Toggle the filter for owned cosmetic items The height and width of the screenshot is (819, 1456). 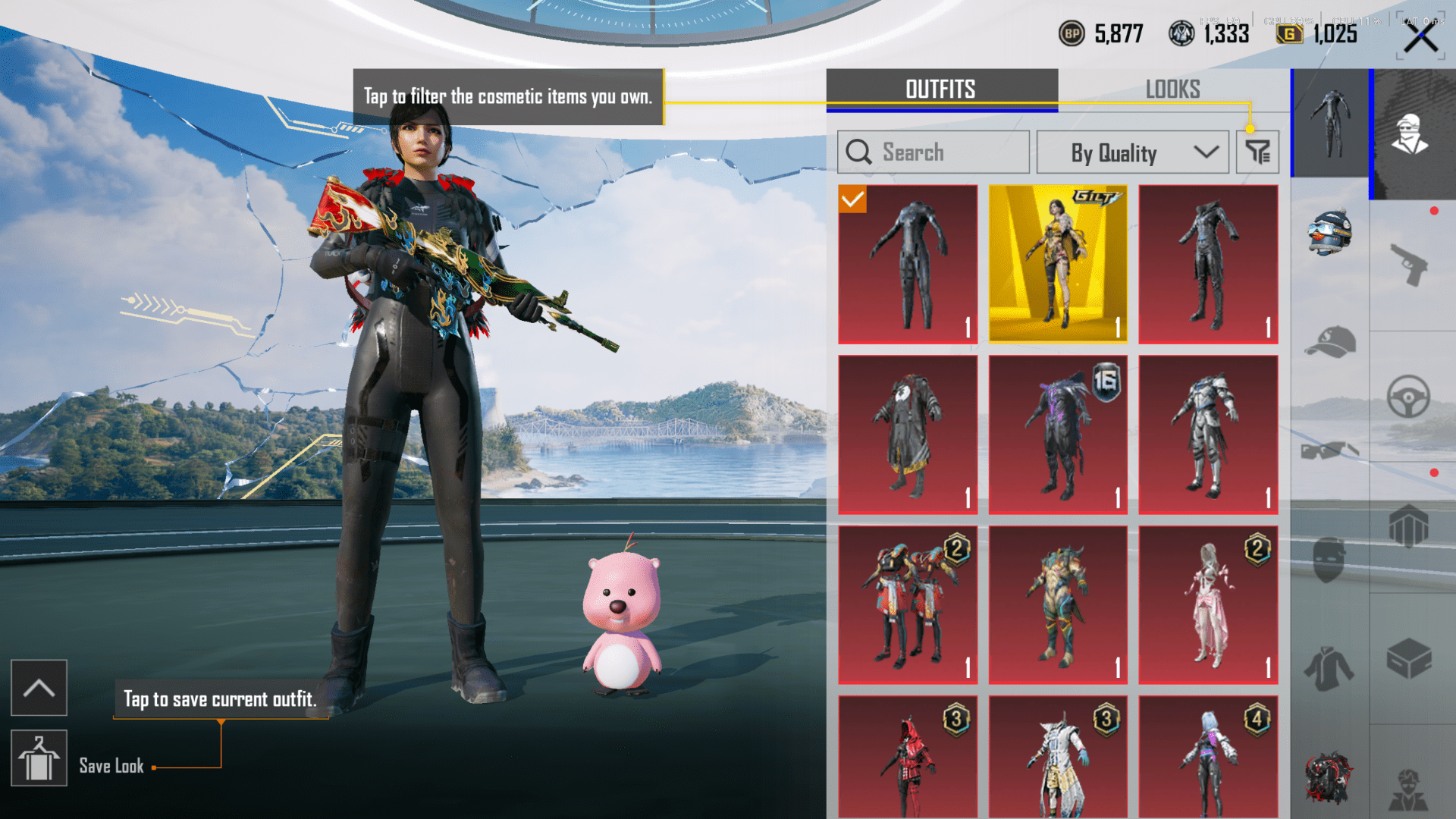[1257, 152]
